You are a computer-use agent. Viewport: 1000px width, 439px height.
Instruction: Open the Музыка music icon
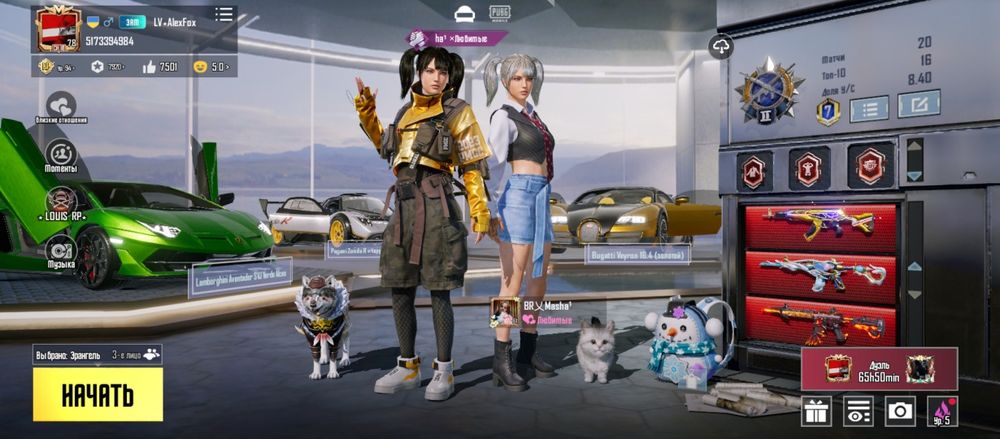click(61, 249)
